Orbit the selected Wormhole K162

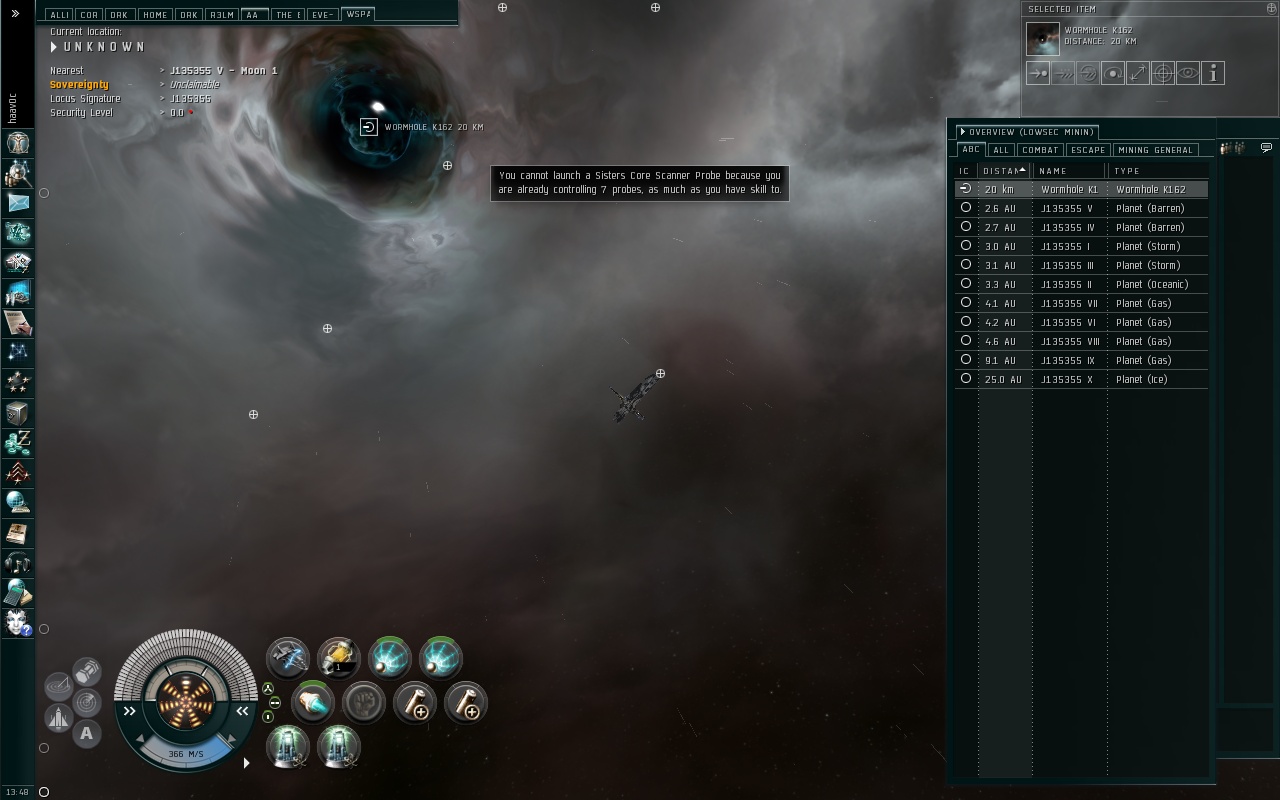point(1113,73)
